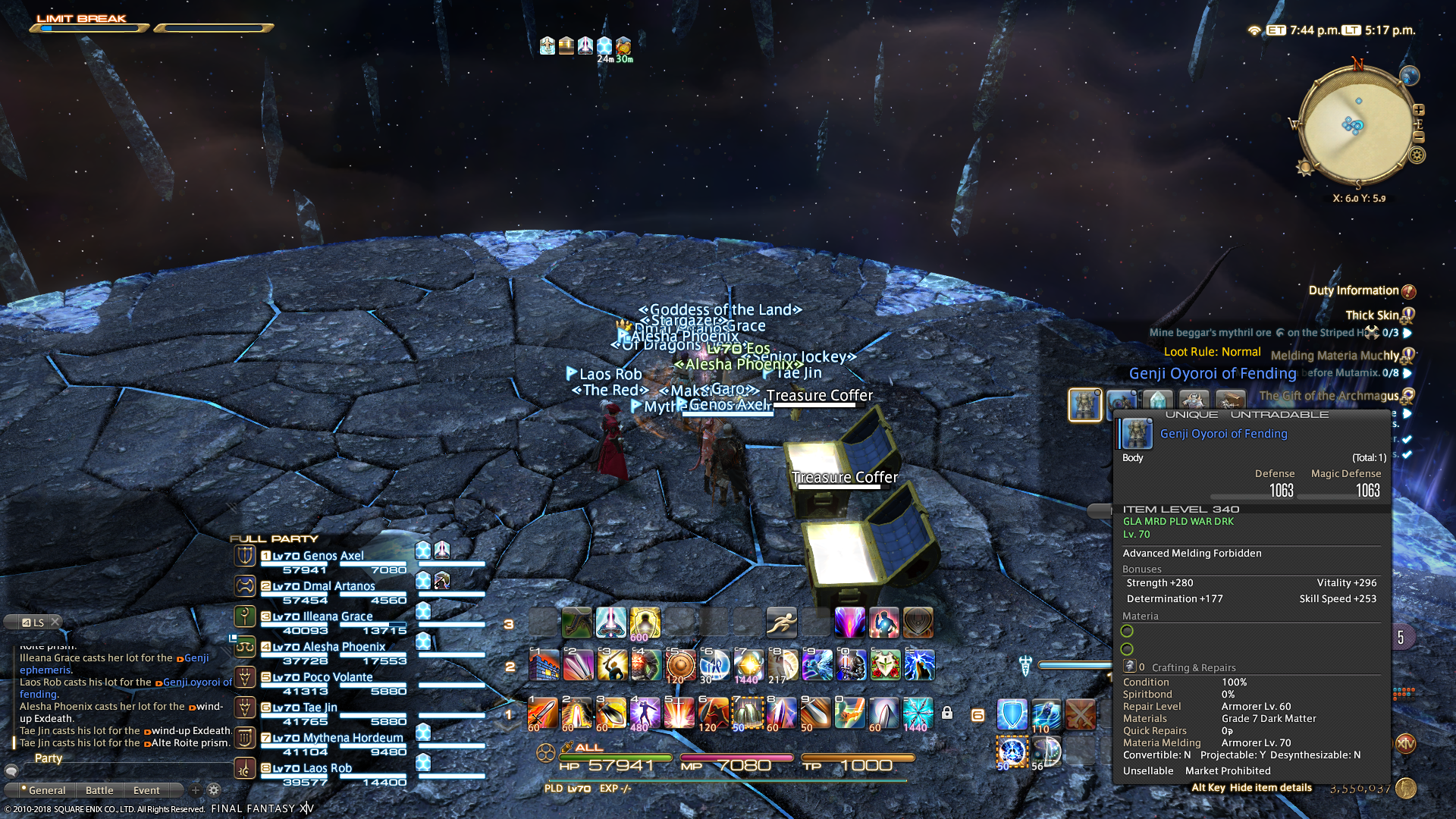Image resolution: width=1456 pixels, height=819 pixels.
Task: Add a new chat tab
Action: tap(195, 790)
